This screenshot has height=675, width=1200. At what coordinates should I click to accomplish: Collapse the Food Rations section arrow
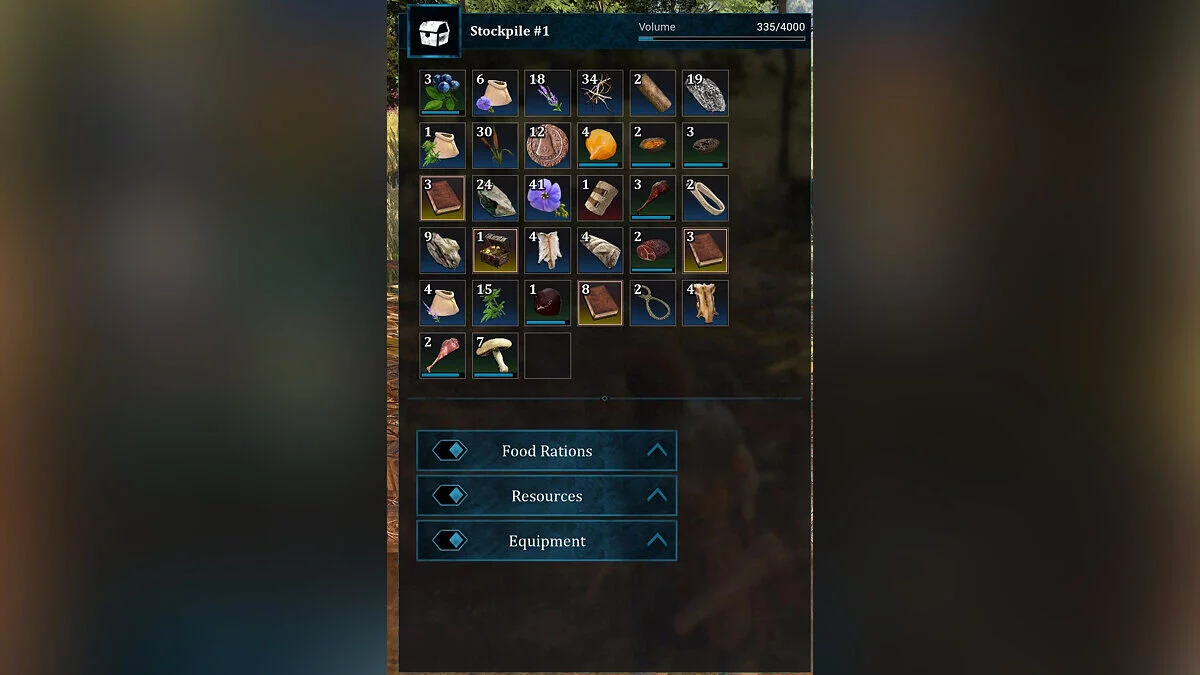point(656,451)
